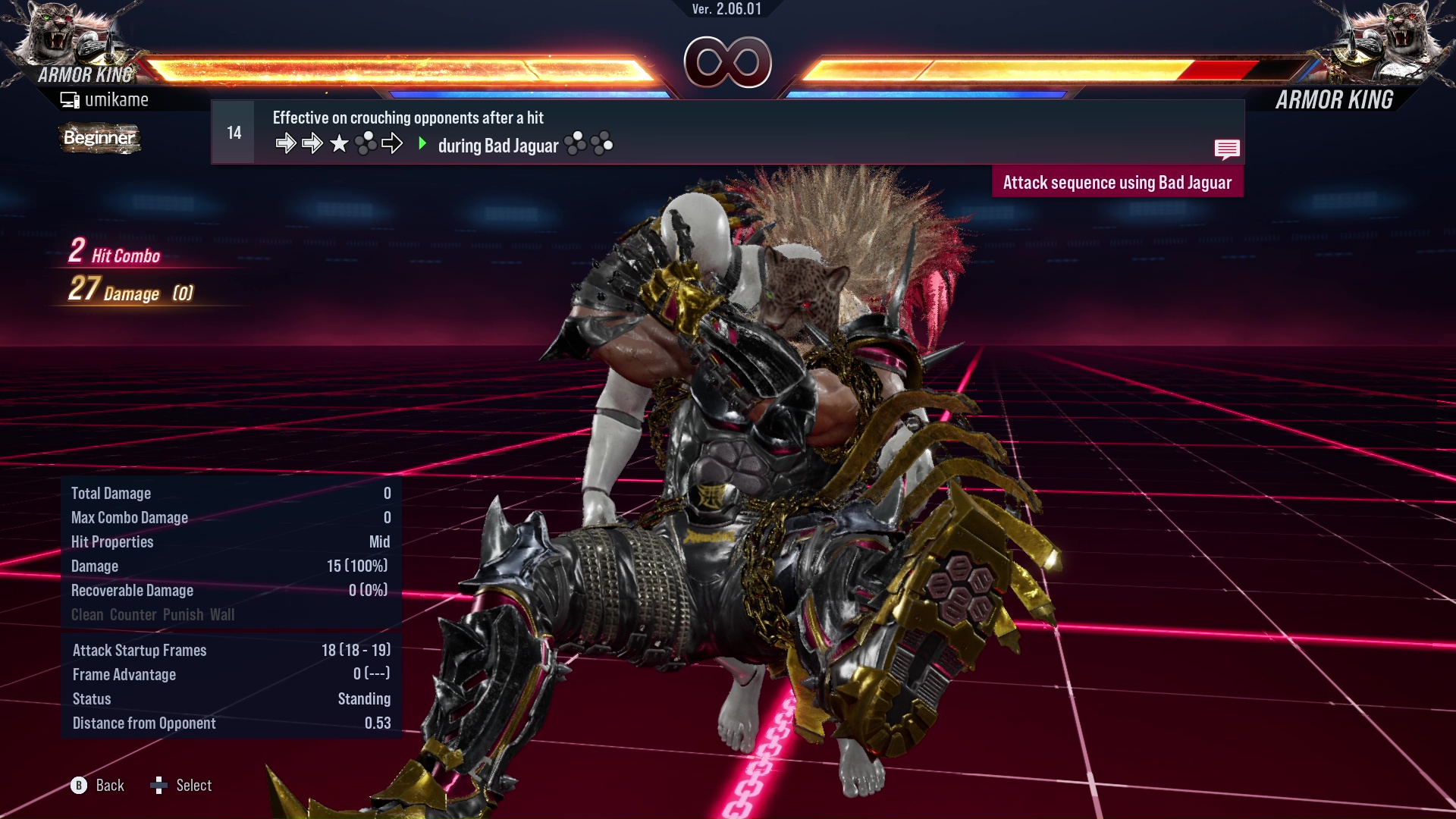Click the star neutral input icon
1456x819 pixels.
[x=338, y=143]
